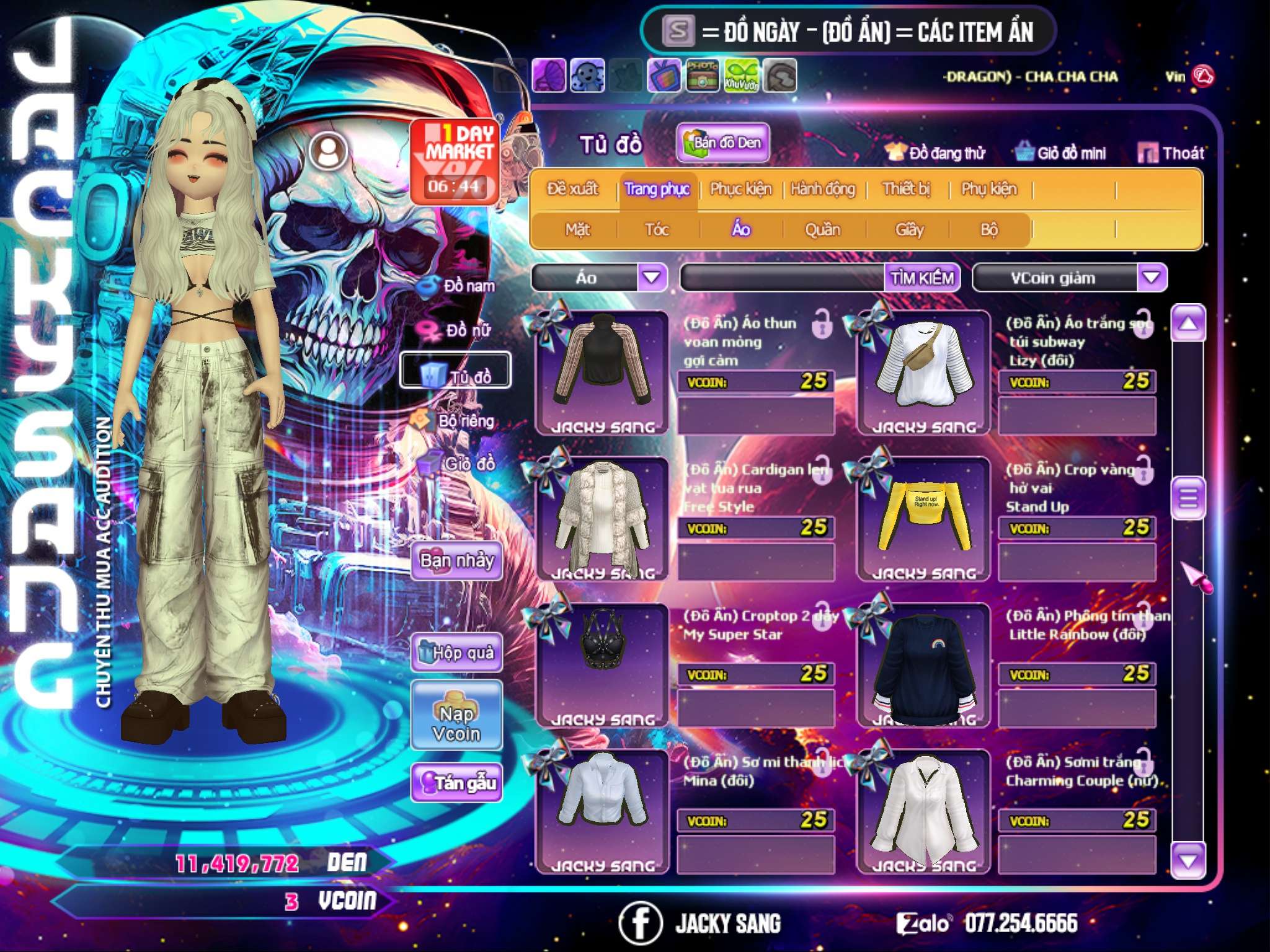The width and height of the screenshot is (1270, 952).
Task: Open the Bán đồ Den shop button
Action: pos(722,143)
